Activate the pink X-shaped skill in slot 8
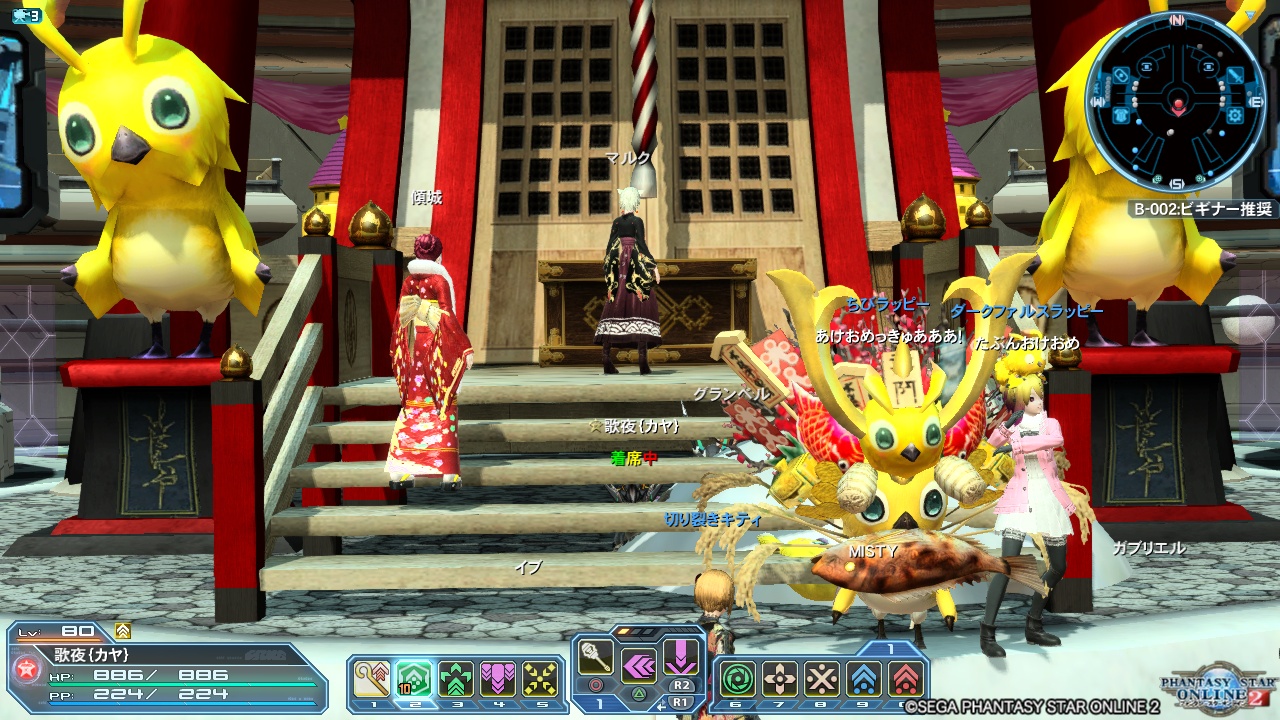 coord(822,678)
